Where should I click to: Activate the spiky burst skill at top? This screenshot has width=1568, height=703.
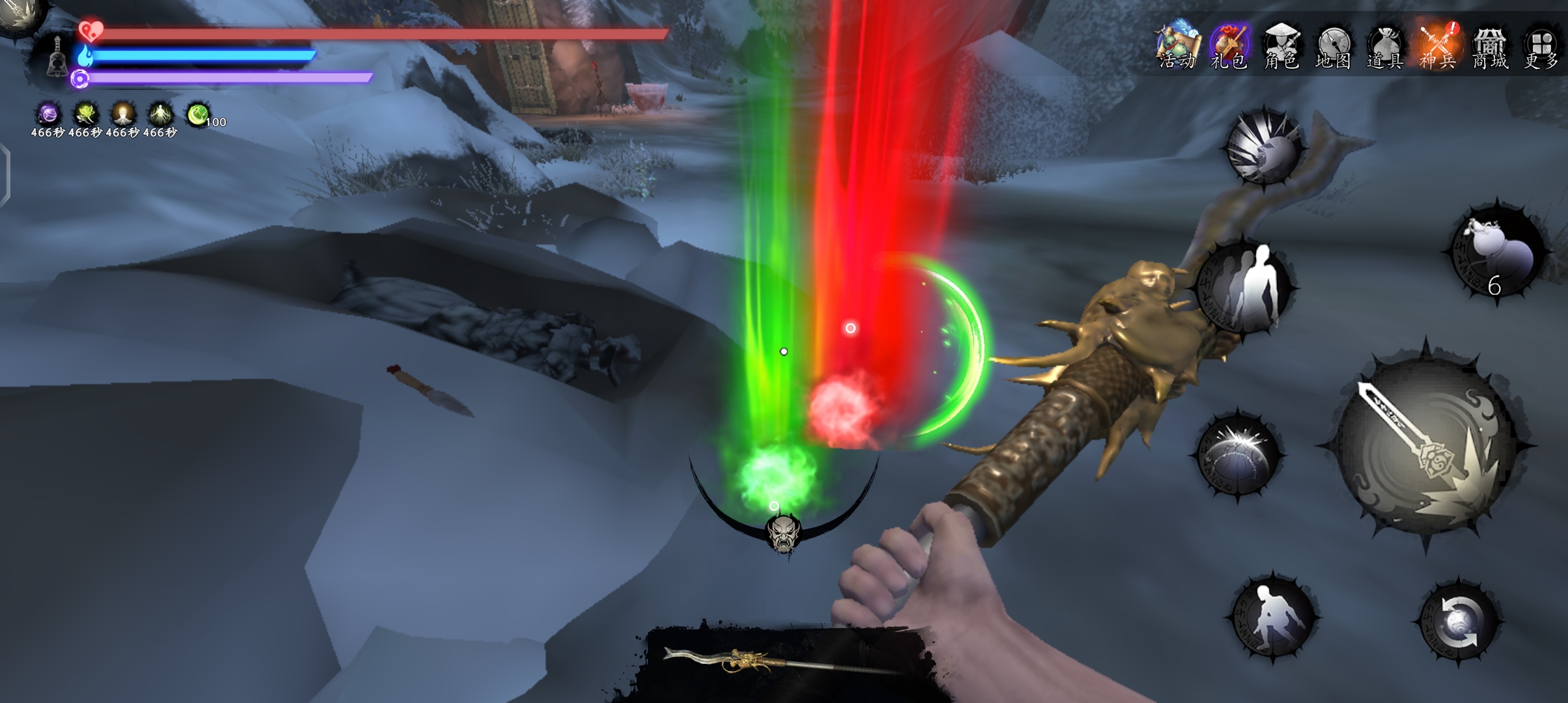(1263, 147)
